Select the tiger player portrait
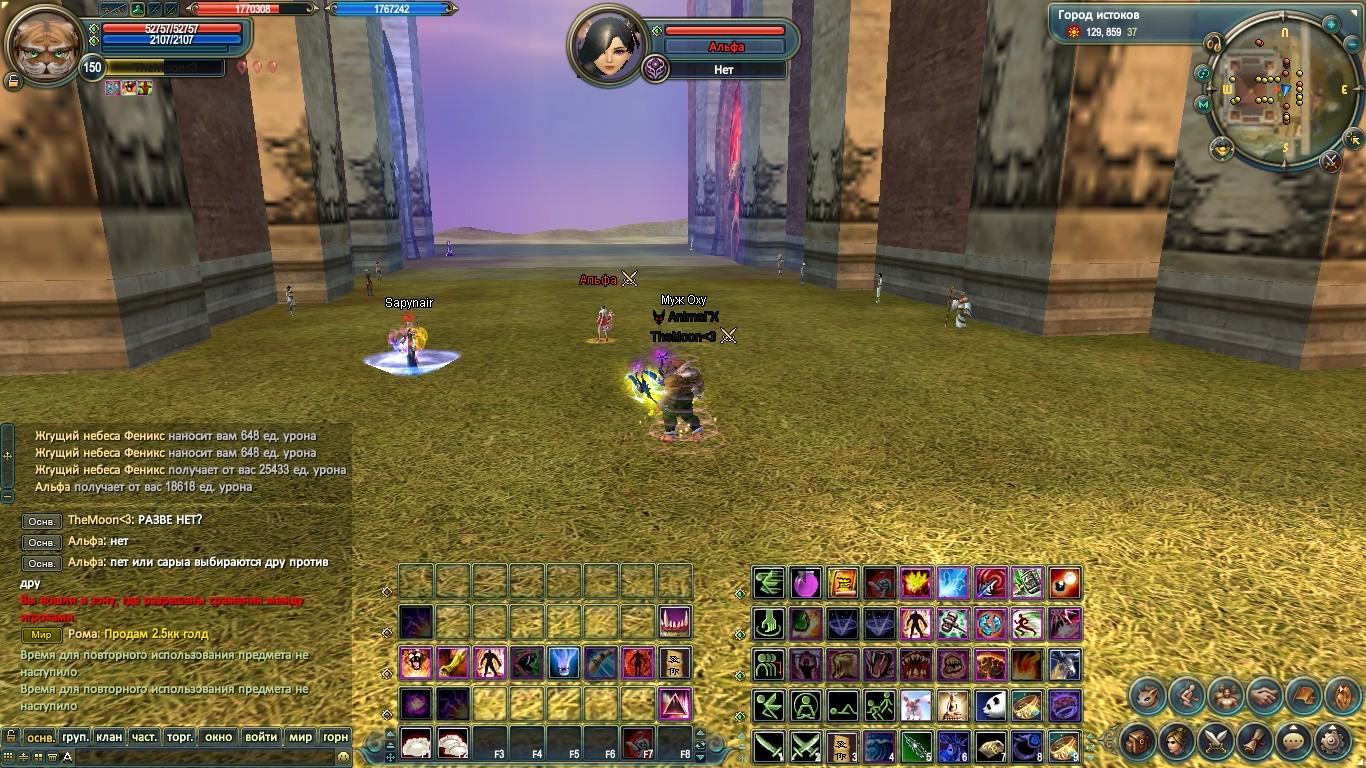Image resolution: width=1366 pixels, height=768 pixels. pos(43,45)
